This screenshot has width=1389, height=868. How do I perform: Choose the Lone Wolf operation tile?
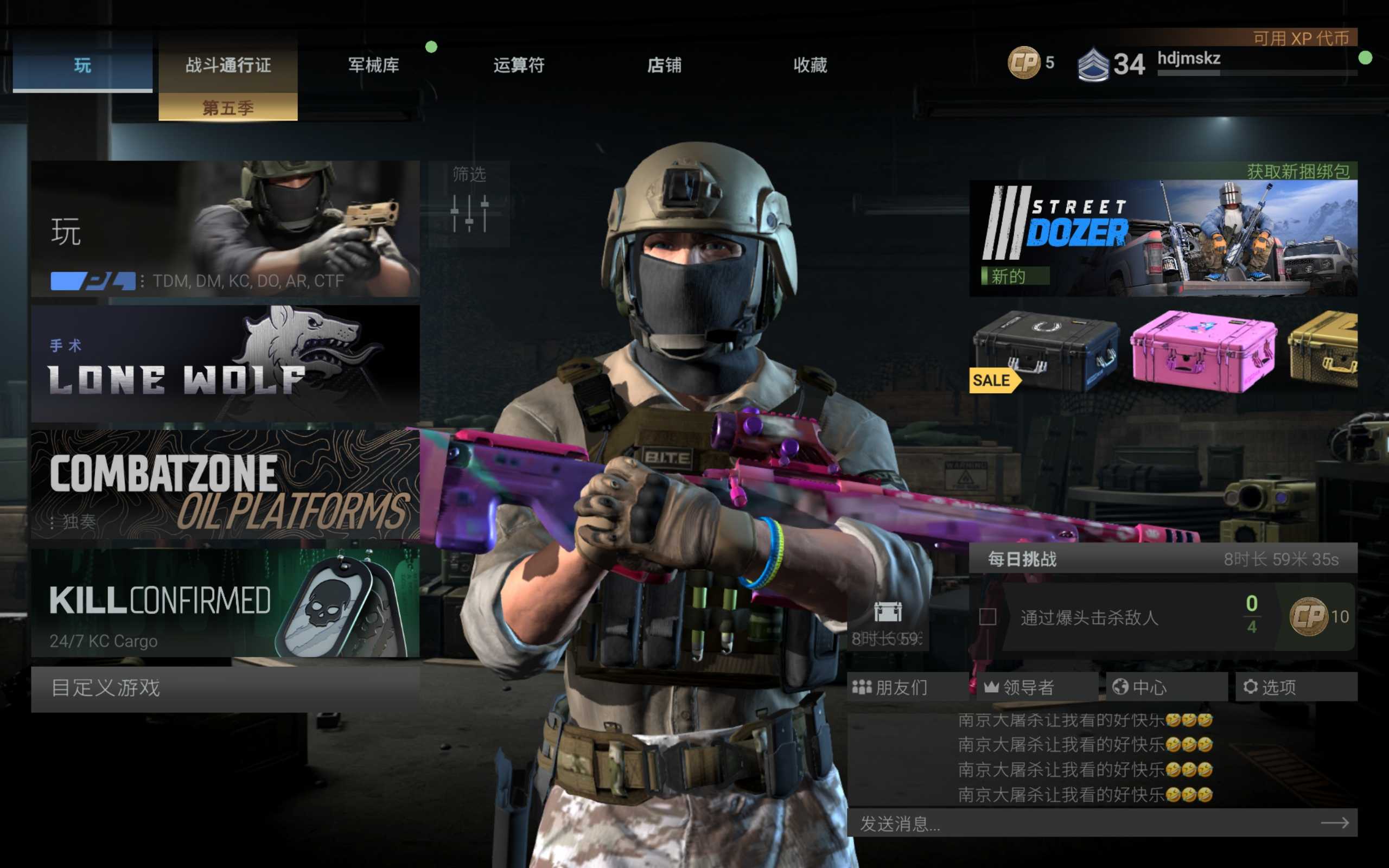225,363
